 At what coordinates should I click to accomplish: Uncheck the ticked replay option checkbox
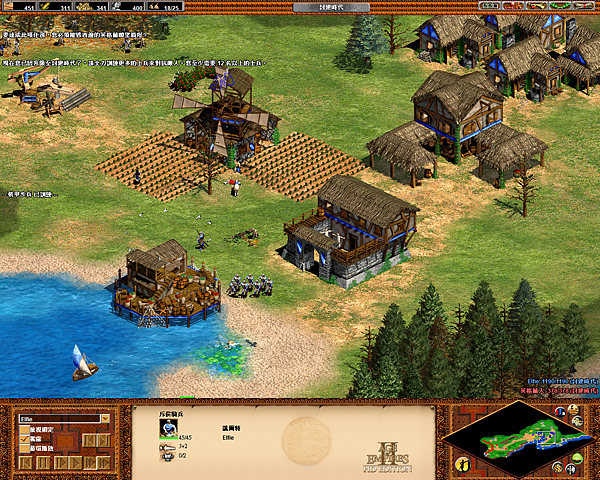pyautogui.click(x=25, y=440)
